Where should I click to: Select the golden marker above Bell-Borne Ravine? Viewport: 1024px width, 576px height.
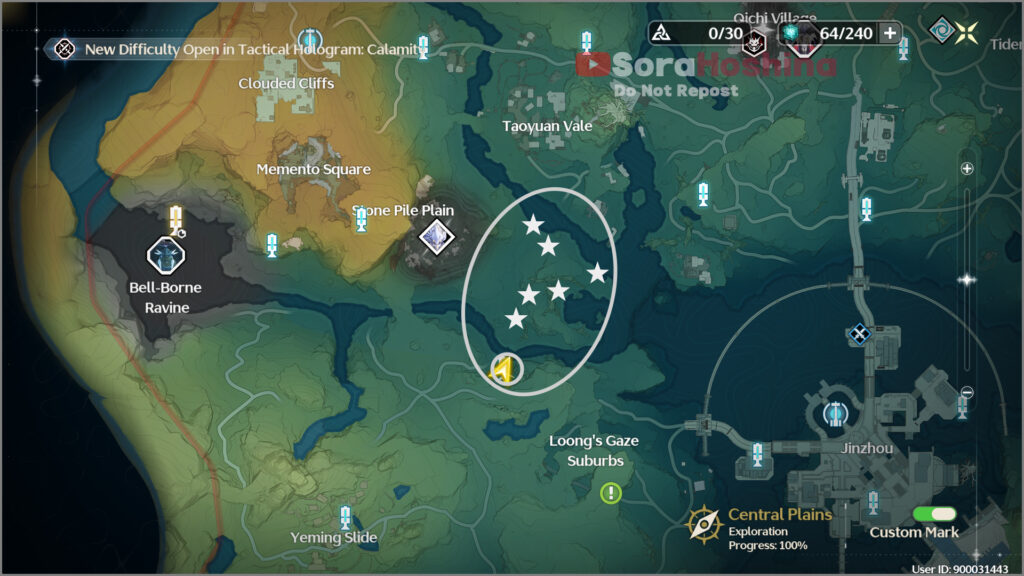coord(177,218)
